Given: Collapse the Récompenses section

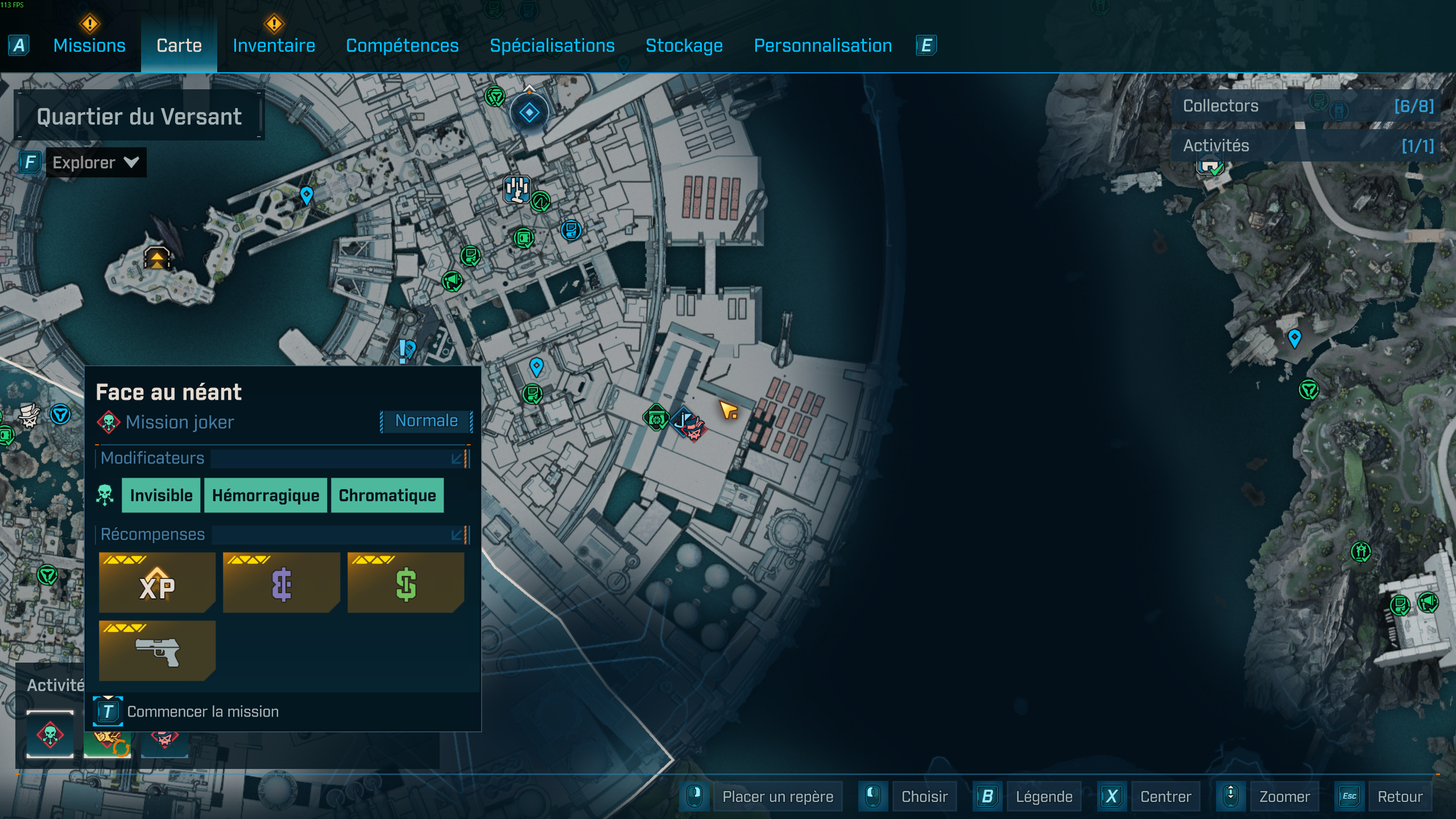Looking at the screenshot, I should [457, 535].
